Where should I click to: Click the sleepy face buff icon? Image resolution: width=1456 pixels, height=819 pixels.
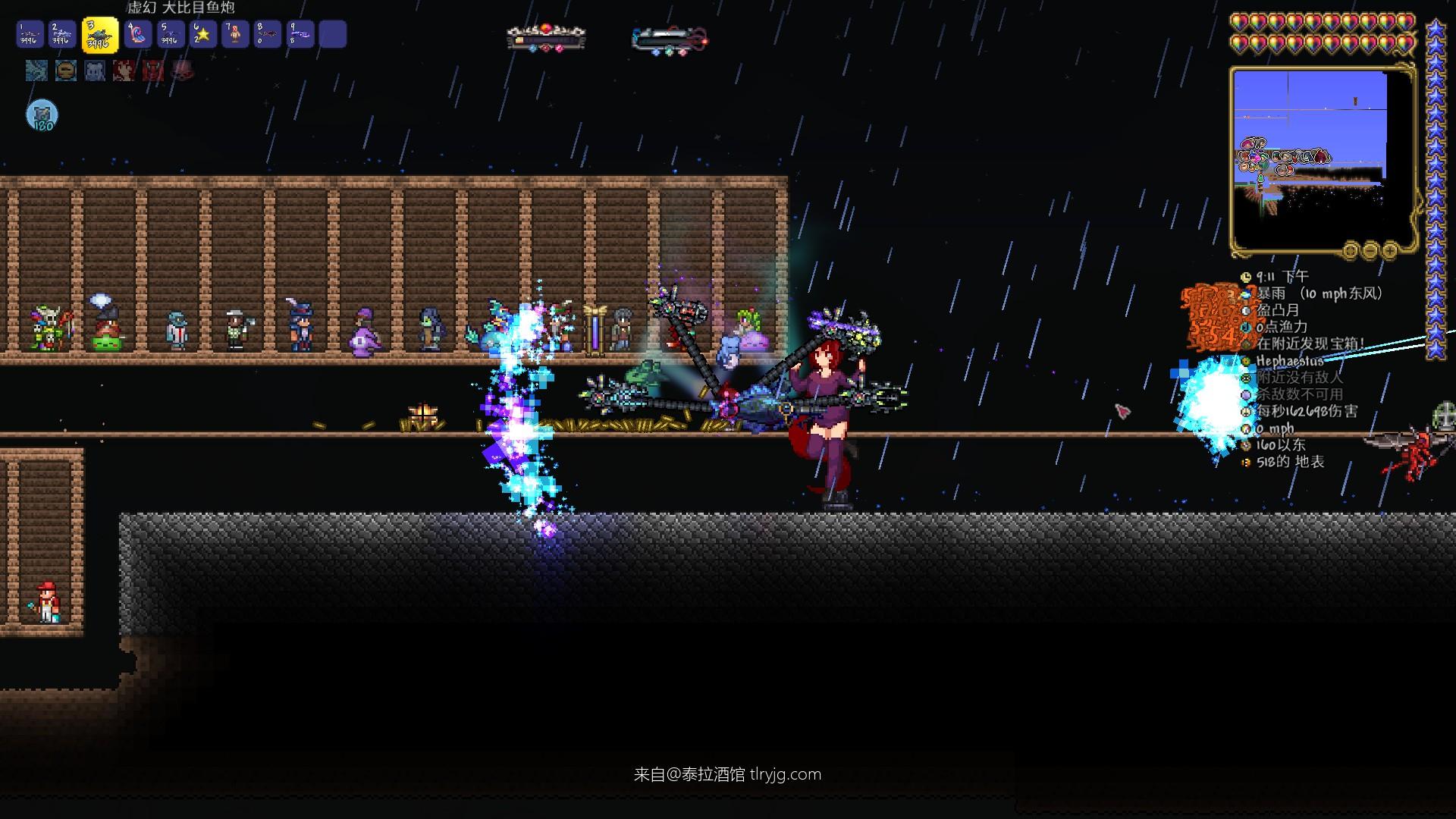[66, 71]
